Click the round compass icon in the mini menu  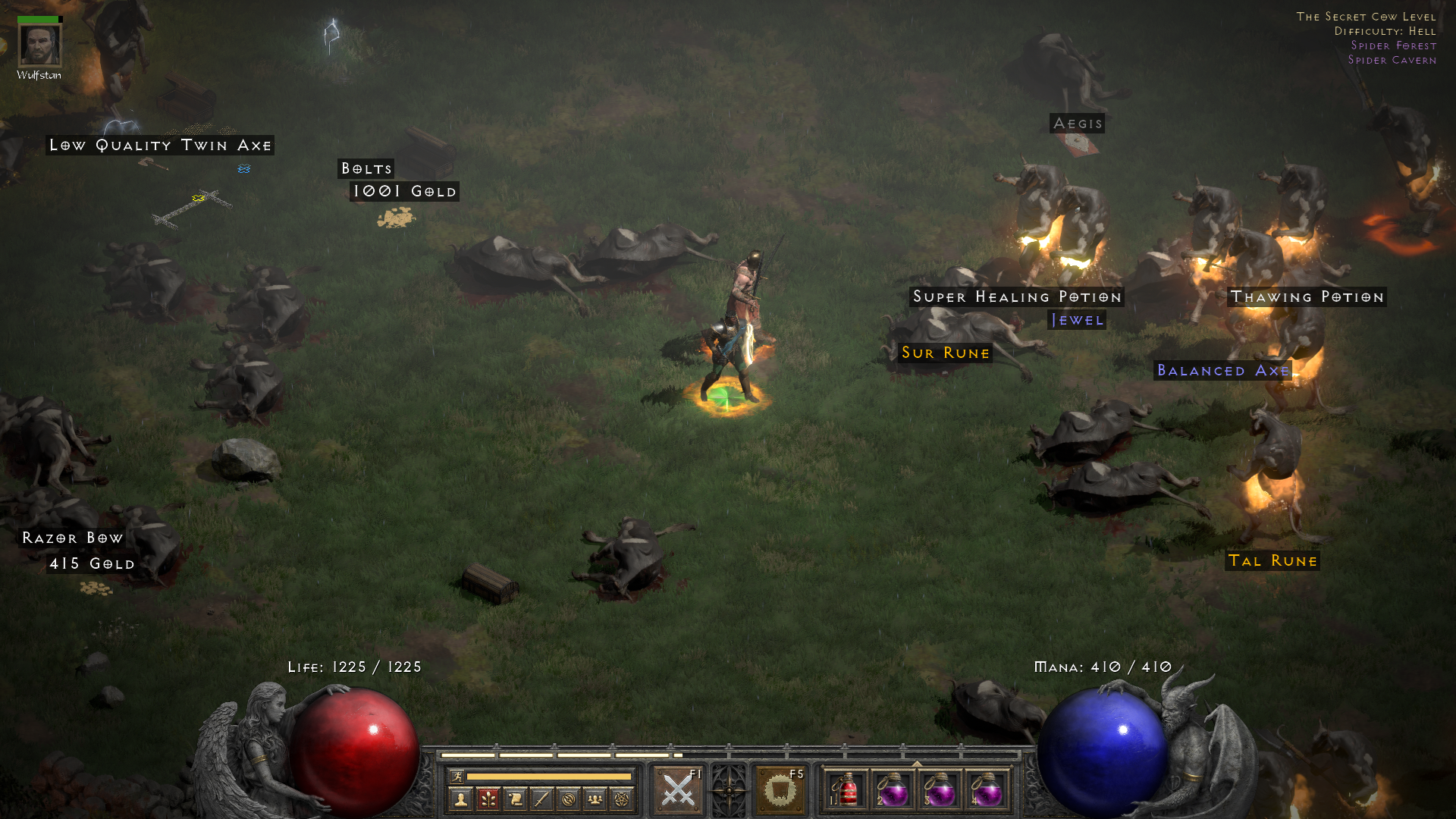569,799
